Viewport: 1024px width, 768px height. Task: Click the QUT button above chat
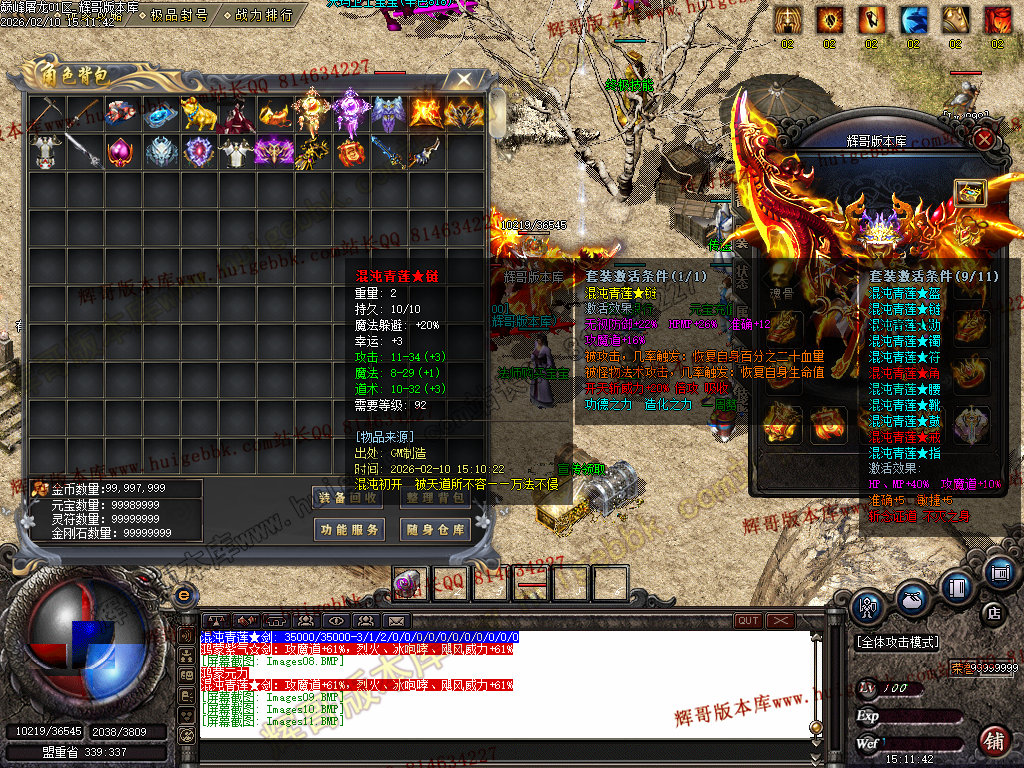pyautogui.click(x=748, y=621)
